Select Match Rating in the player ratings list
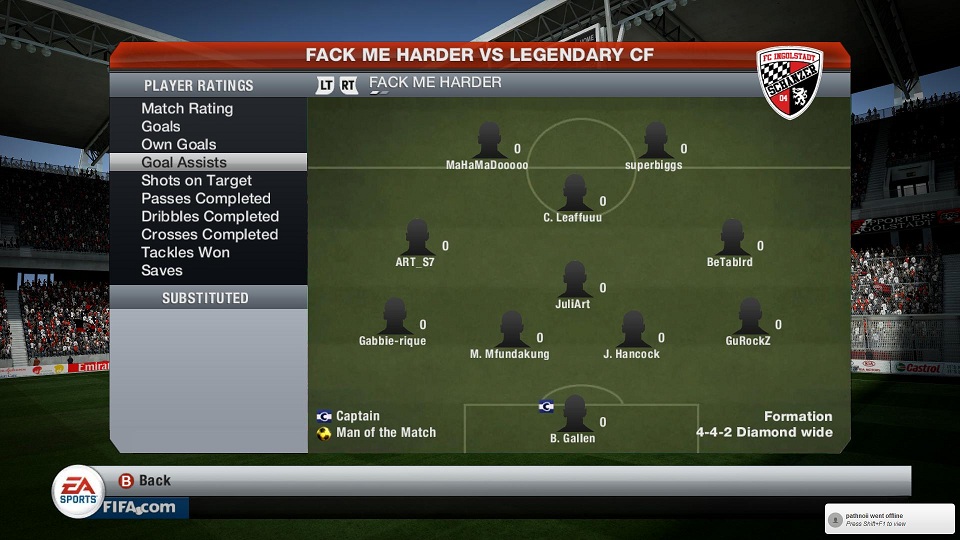The width and height of the screenshot is (960, 540). [187, 109]
